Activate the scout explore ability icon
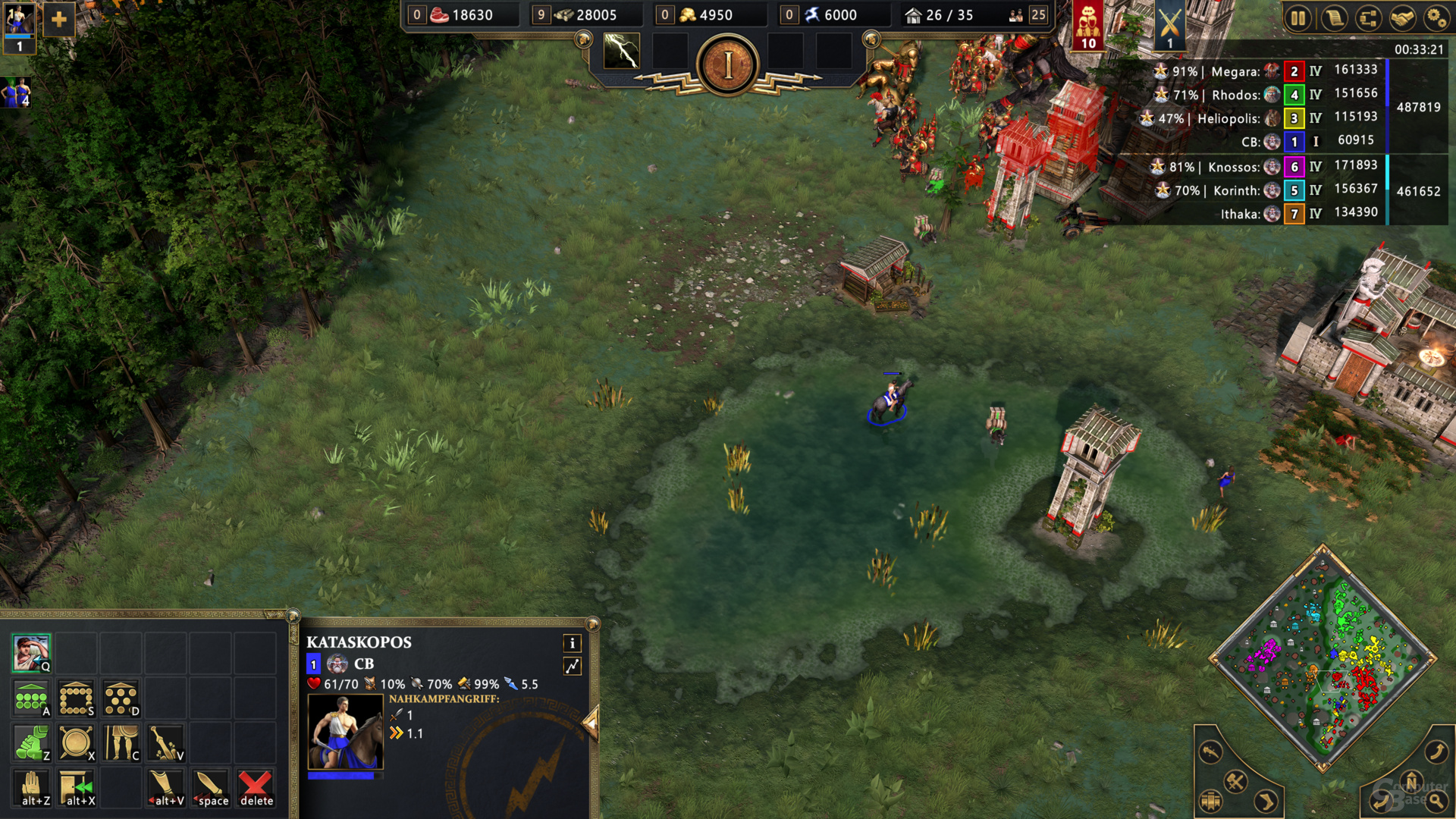Image resolution: width=1456 pixels, height=819 pixels. [x=31, y=654]
